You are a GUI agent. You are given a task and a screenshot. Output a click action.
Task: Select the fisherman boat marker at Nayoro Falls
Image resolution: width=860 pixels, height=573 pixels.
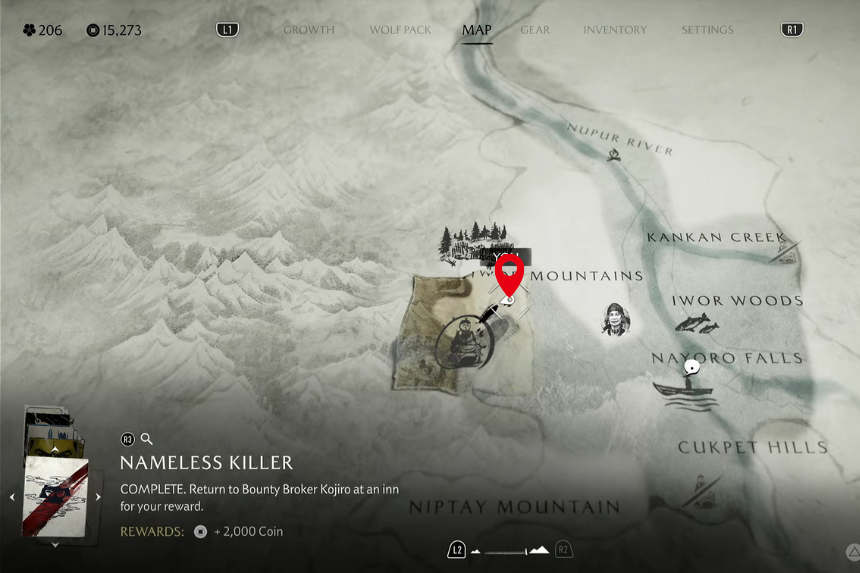coord(685,383)
